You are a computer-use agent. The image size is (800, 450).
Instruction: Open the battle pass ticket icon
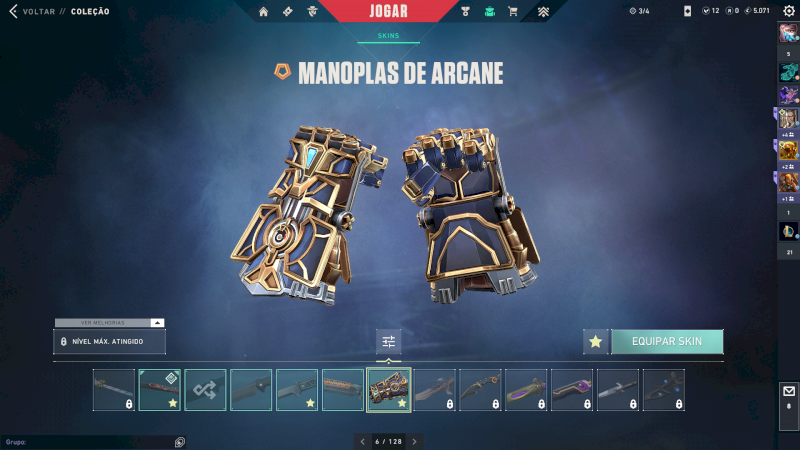coord(288,12)
